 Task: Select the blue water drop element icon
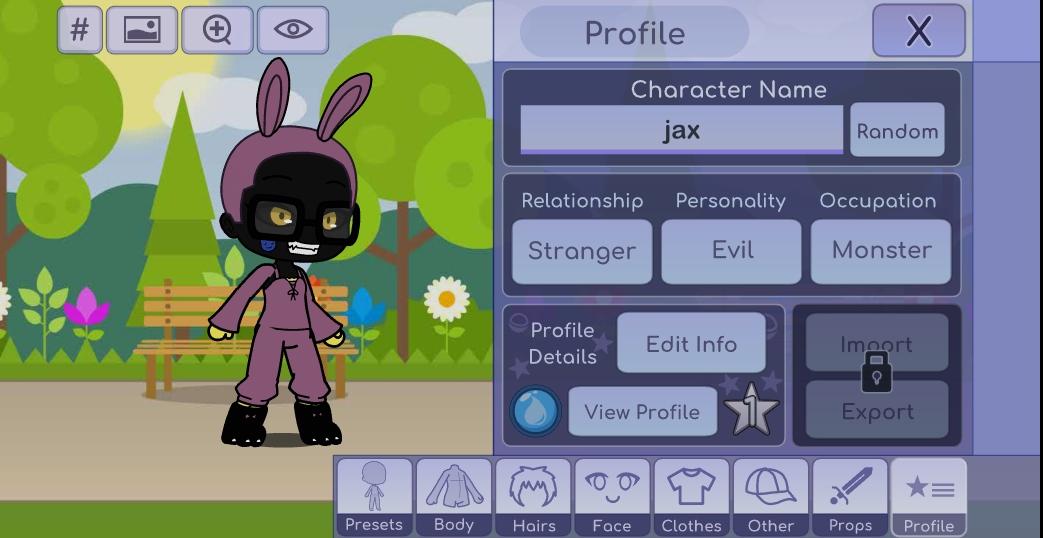tap(536, 411)
